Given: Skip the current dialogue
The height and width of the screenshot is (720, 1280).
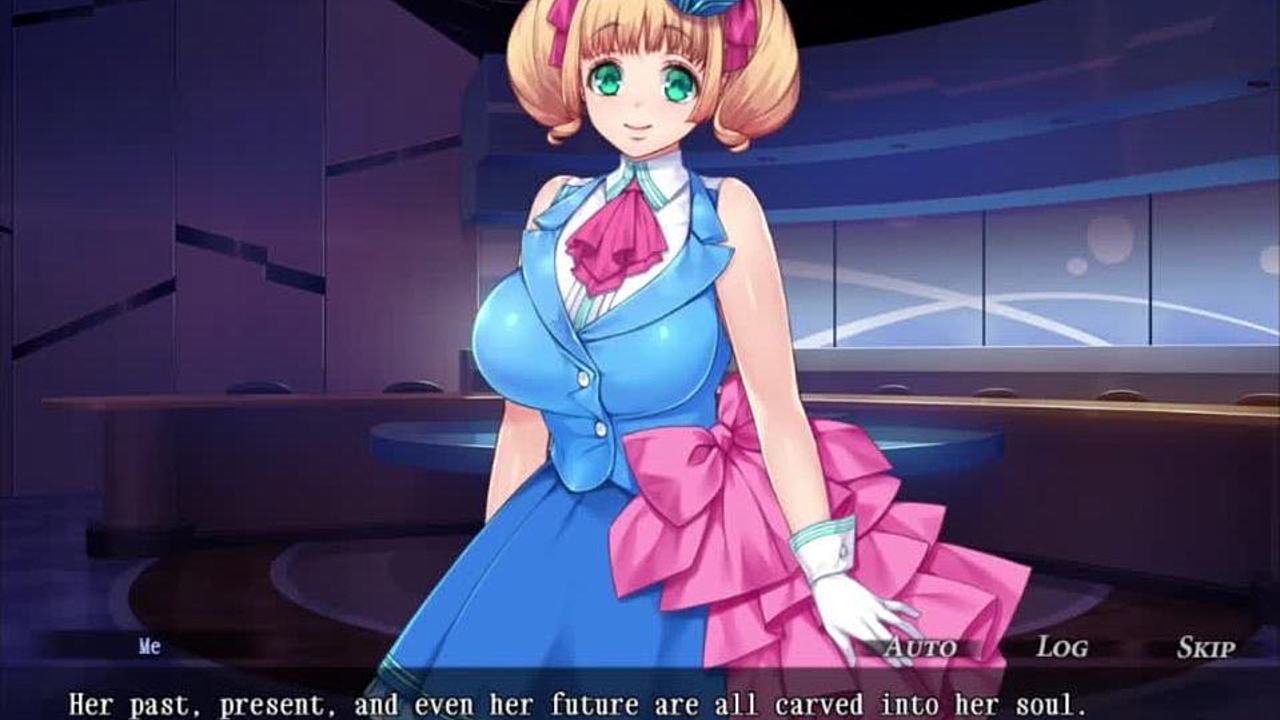Looking at the screenshot, I should point(1205,647).
